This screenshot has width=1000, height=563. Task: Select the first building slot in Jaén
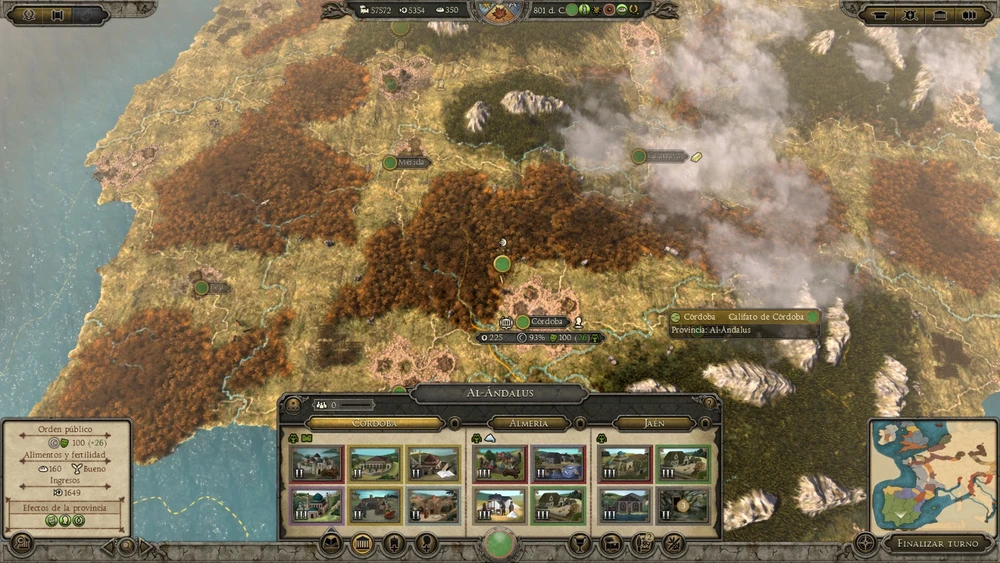coord(623,463)
